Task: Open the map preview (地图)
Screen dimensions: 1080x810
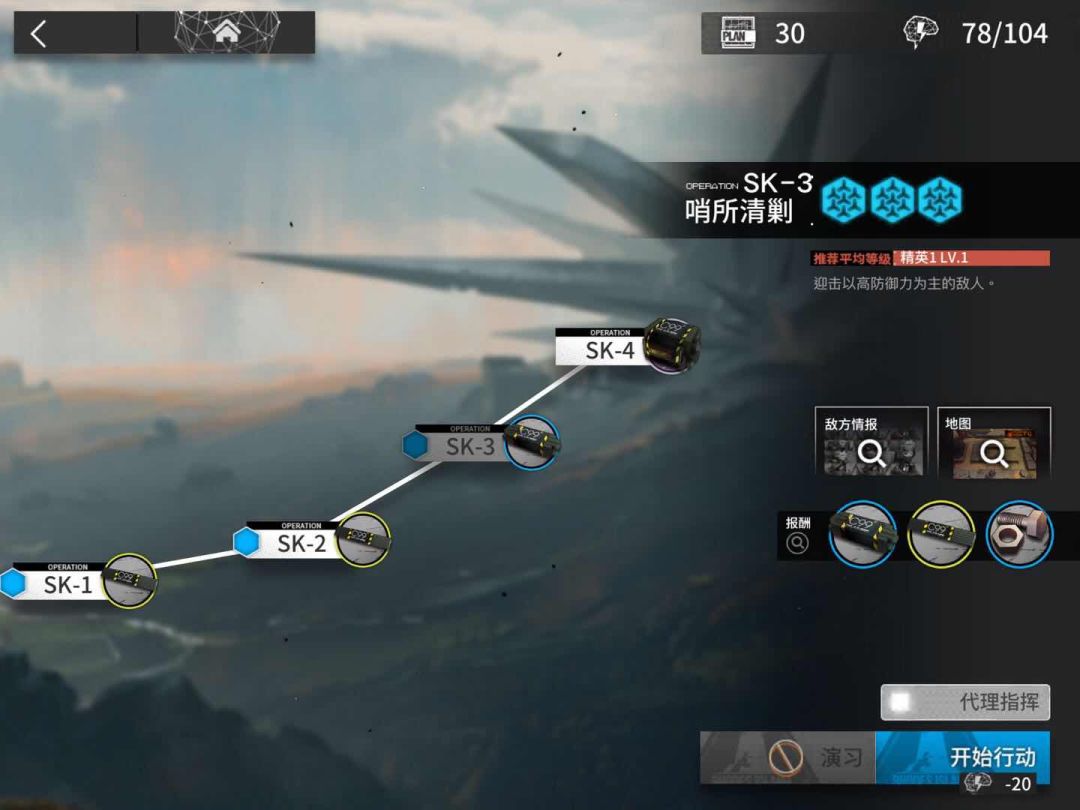Action: (x=993, y=442)
